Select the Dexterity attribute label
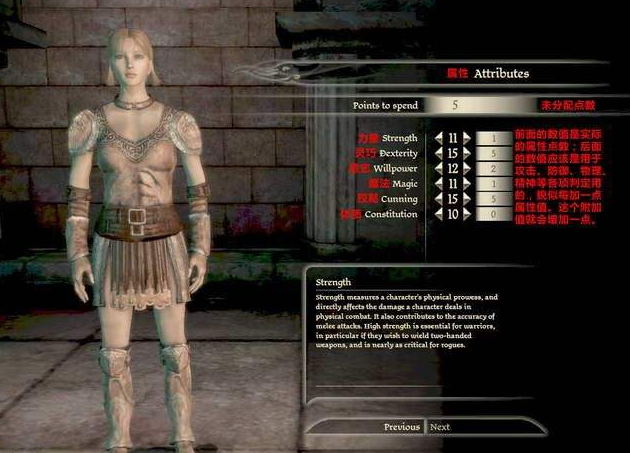This screenshot has width=630, height=453. (397, 153)
